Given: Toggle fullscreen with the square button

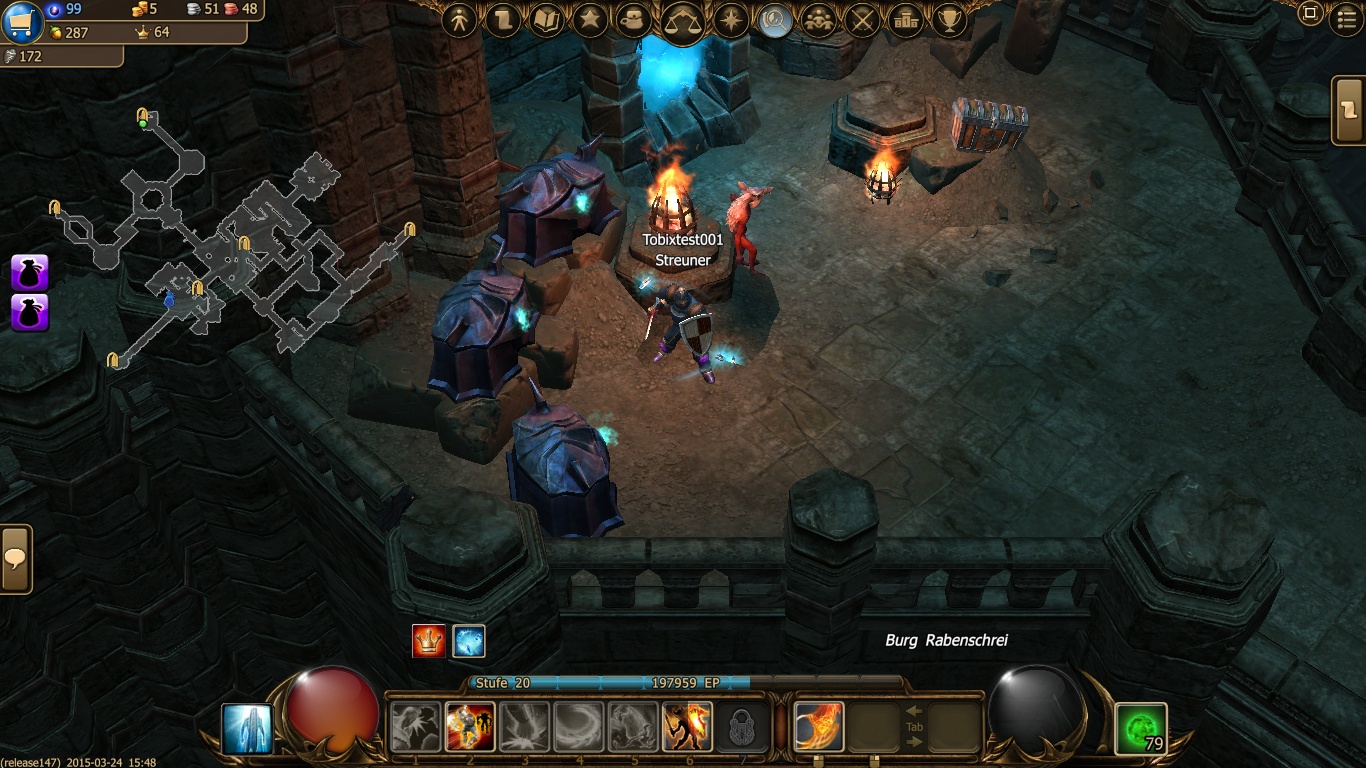Looking at the screenshot, I should pos(1310,14).
